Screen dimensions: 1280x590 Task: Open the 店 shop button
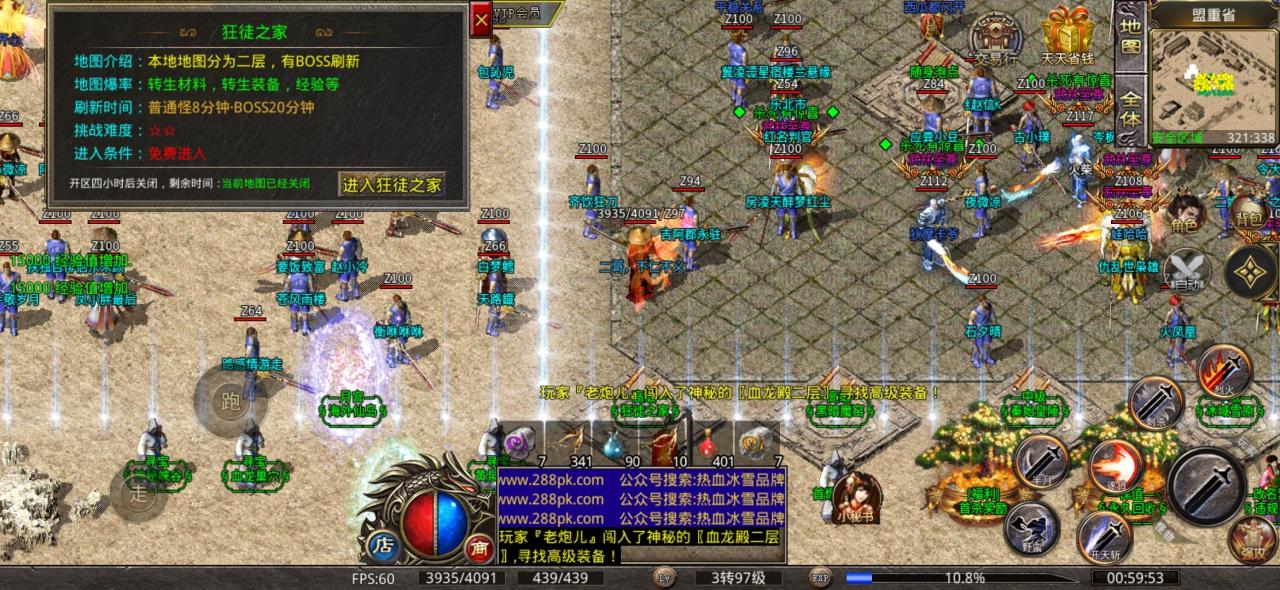(x=381, y=545)
